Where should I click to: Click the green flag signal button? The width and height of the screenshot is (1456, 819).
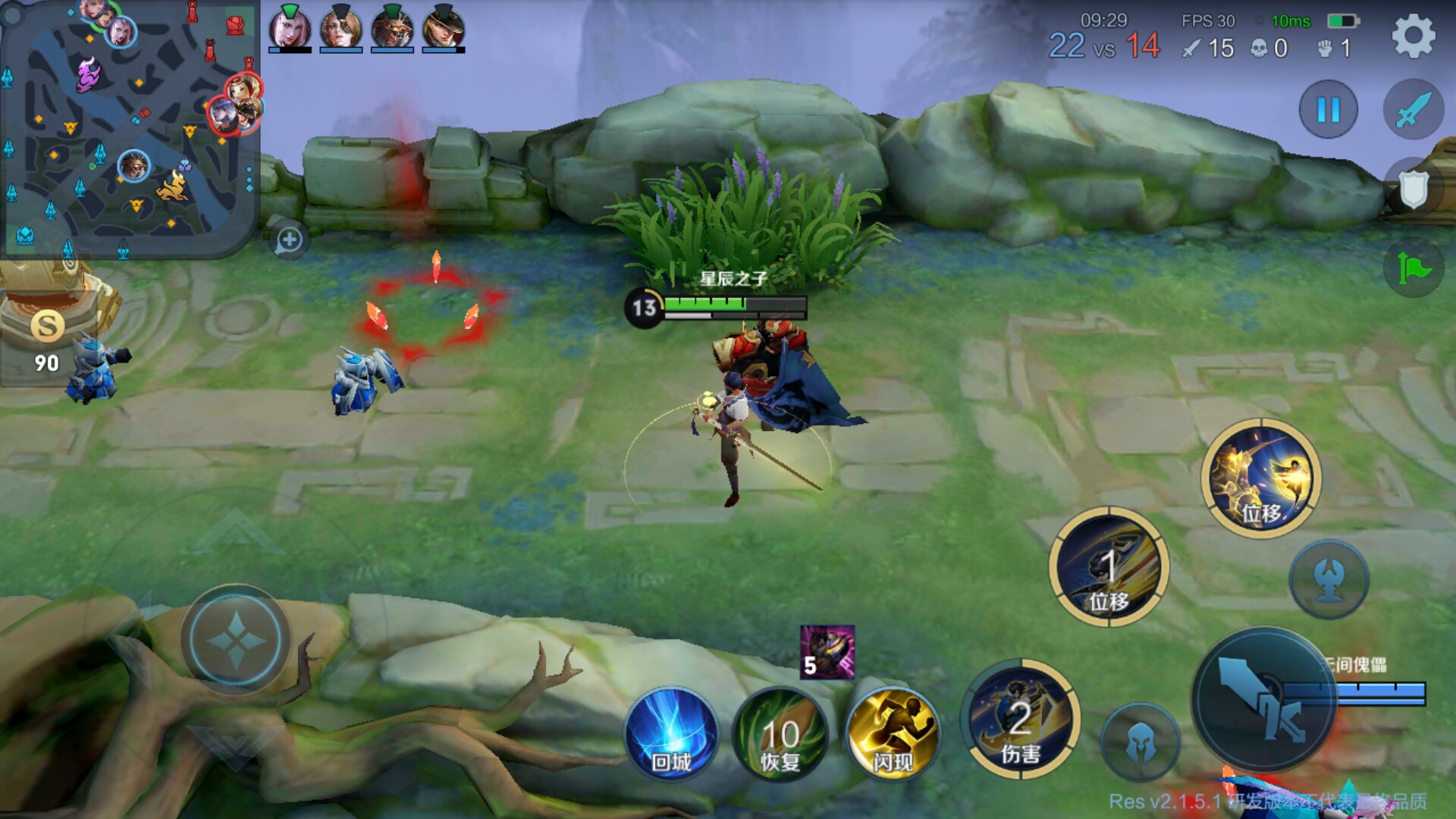1414,268
